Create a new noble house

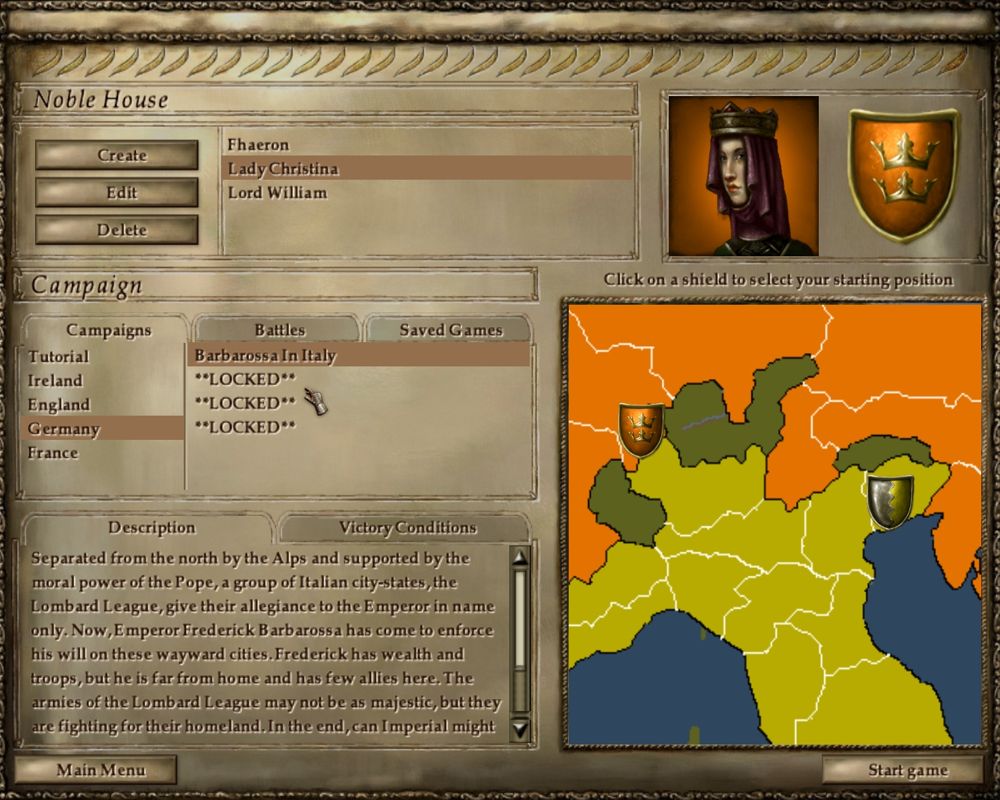coord(116,155)
